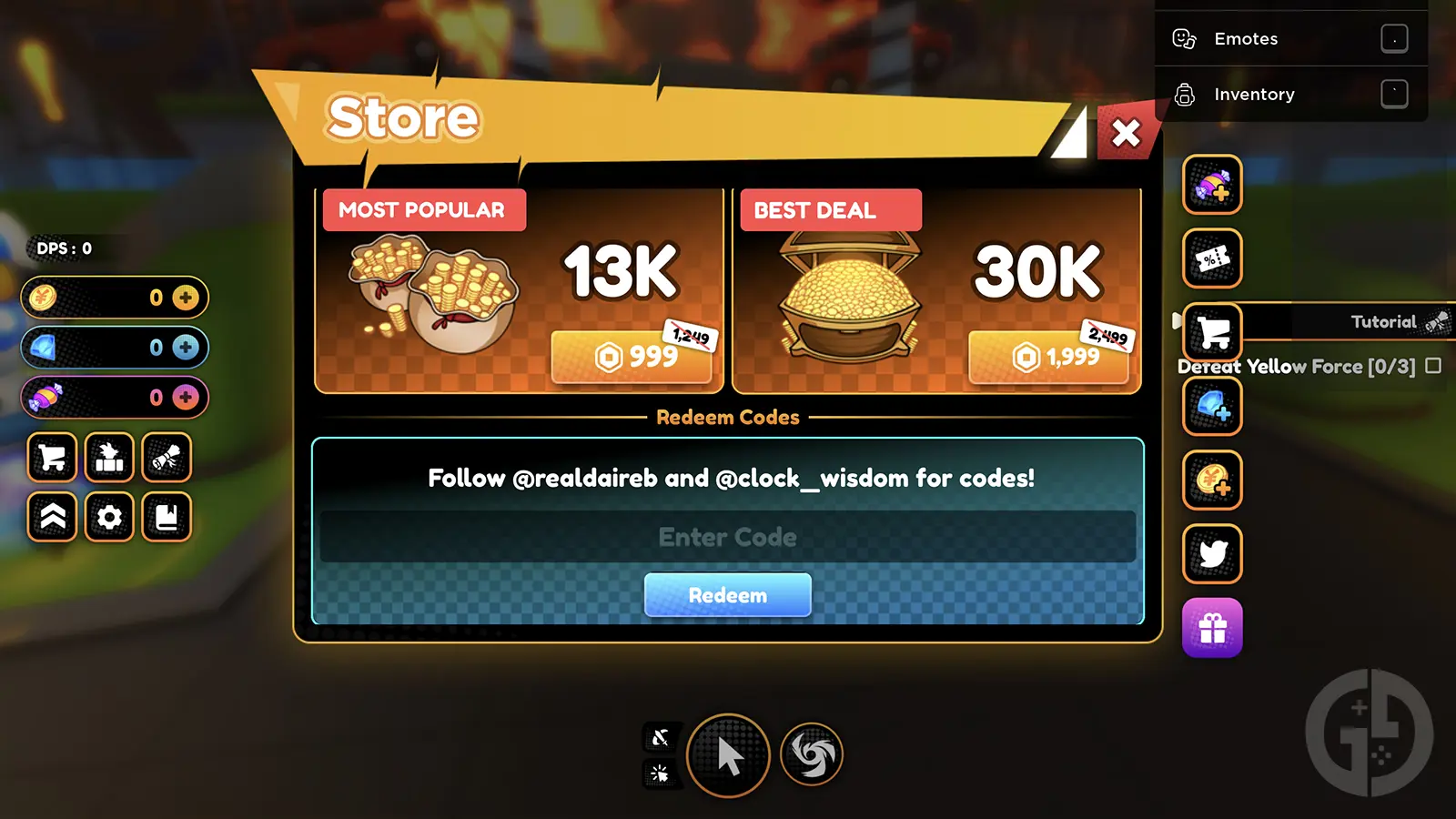Image resolution: width=1456 pixels, height=819 pixels.
Task: Open the coin purchase icon on right sidebar
Action: [x=1211, y=481]
